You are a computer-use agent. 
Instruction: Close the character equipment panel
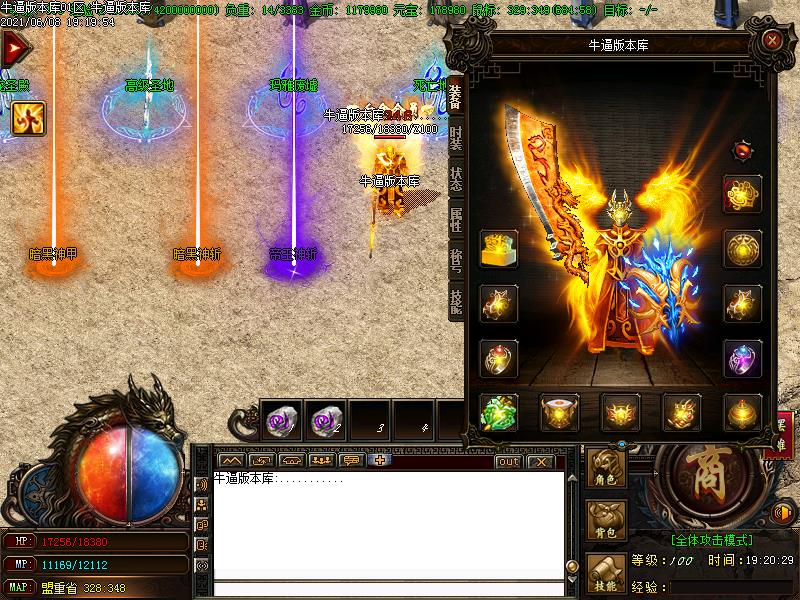pos(772,40)
